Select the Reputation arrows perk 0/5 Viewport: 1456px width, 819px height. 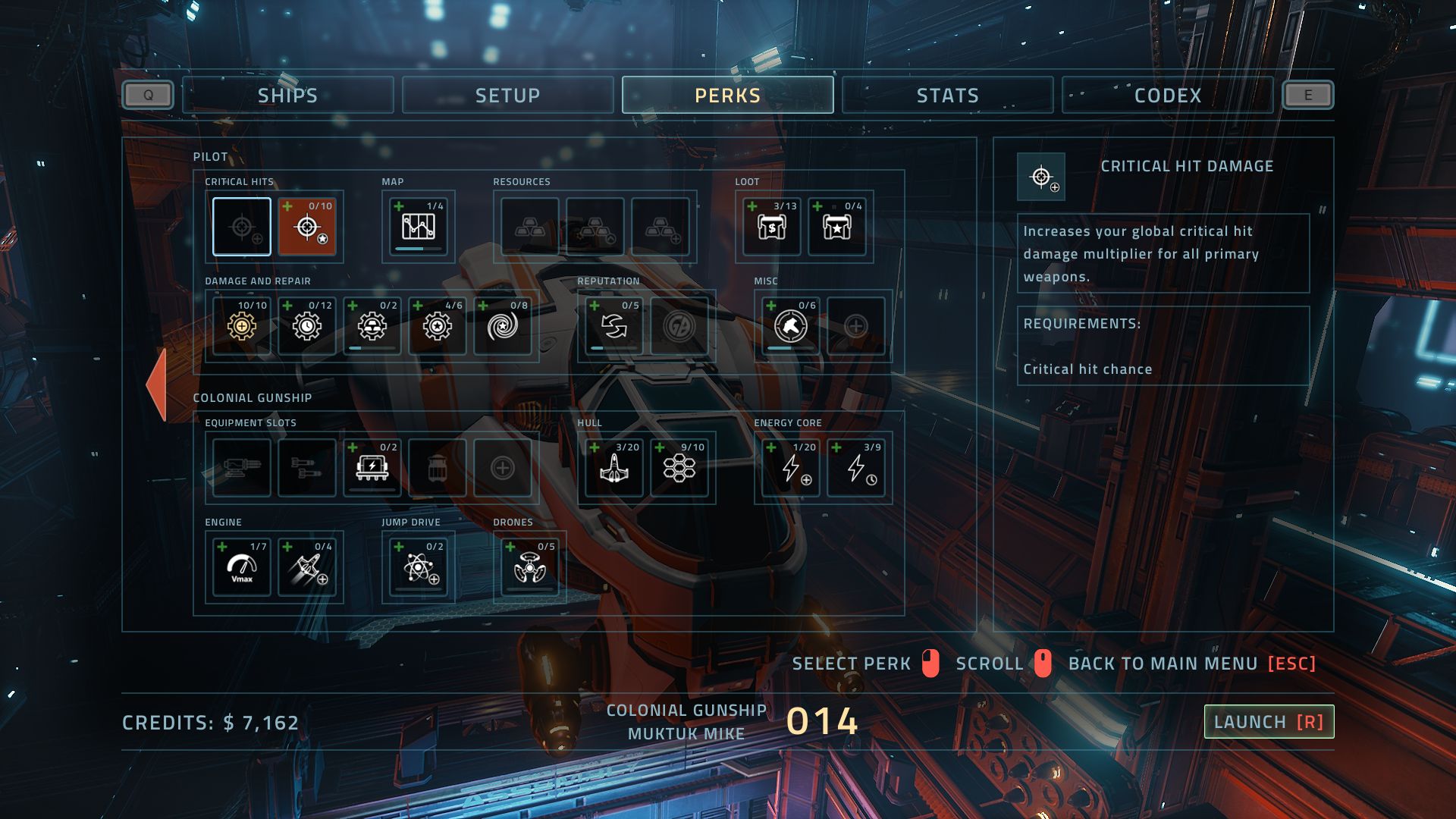[614, 326]
